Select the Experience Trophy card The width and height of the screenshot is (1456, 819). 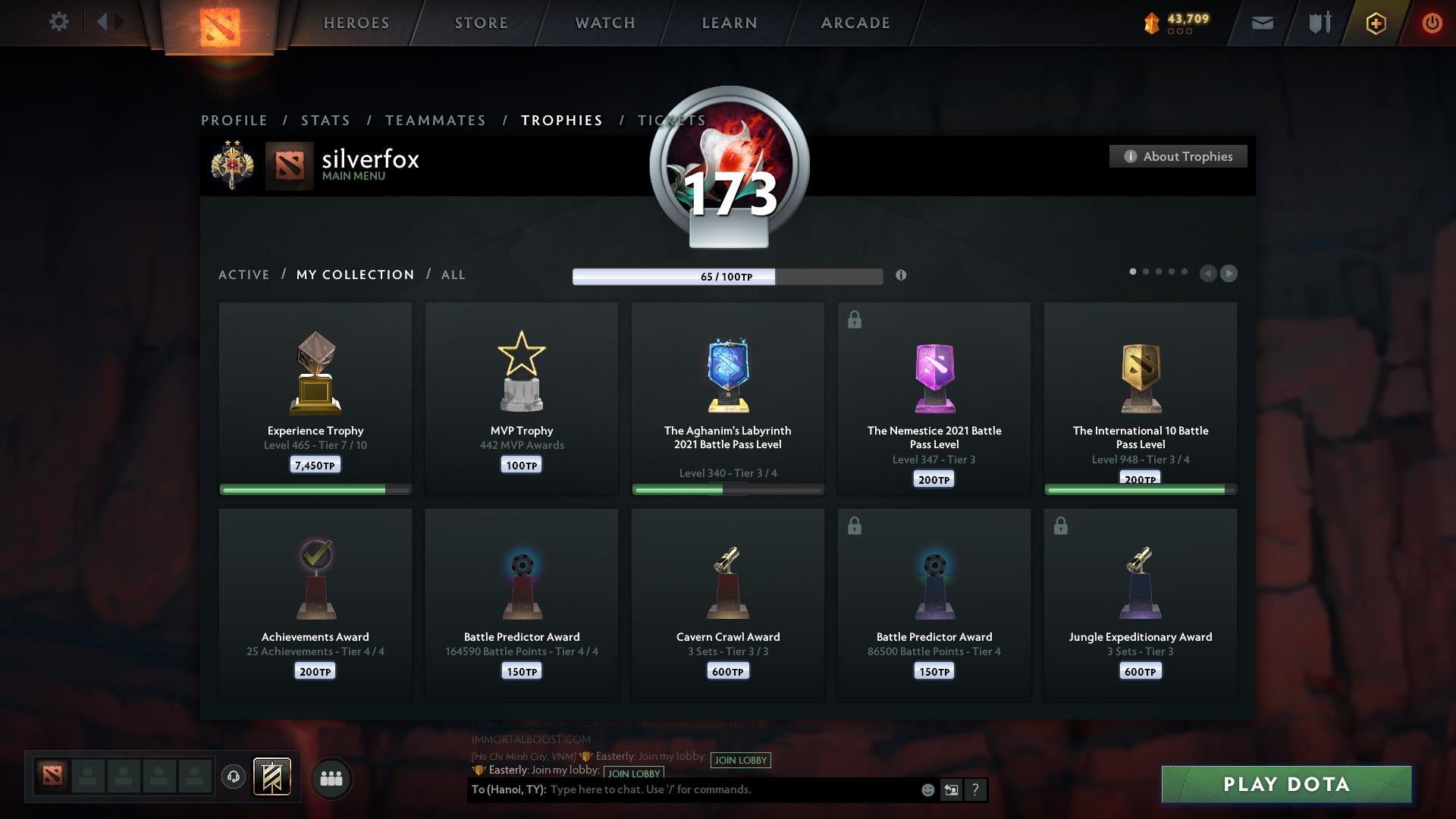coord(315,398)
